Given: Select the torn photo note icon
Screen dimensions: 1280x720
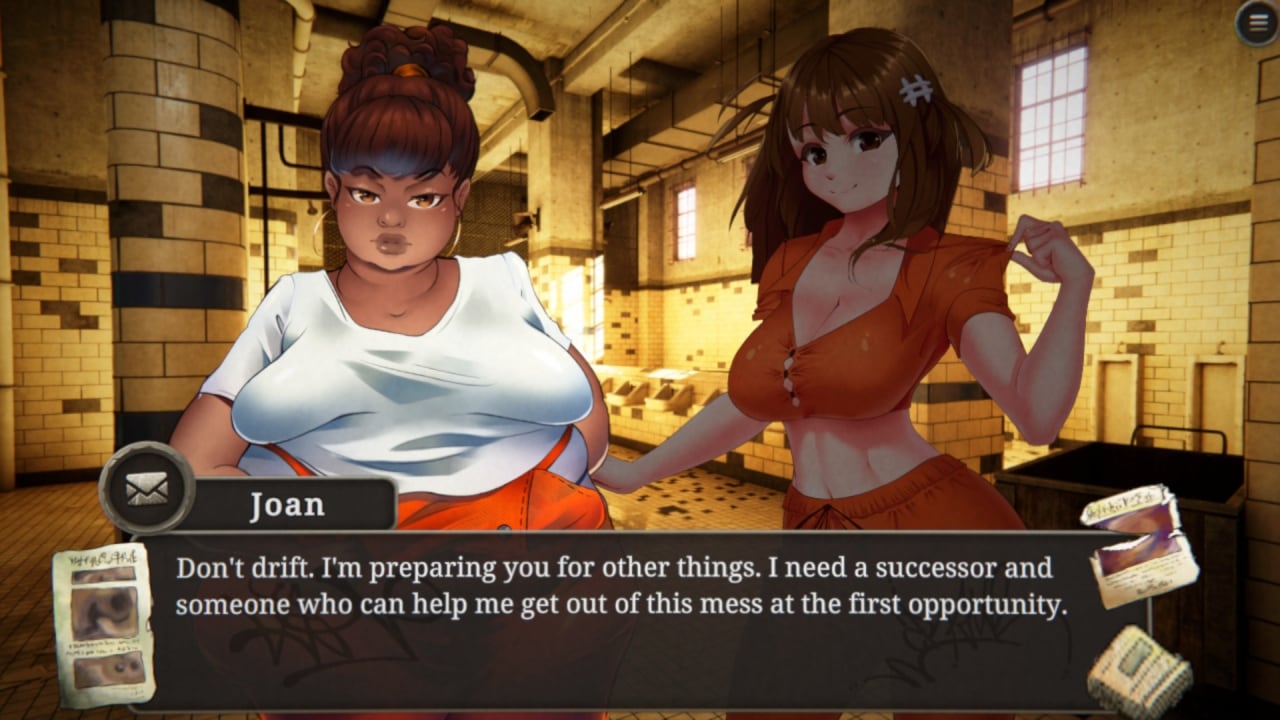Looking at the screenshot, I should click(x=1140, y=544).
